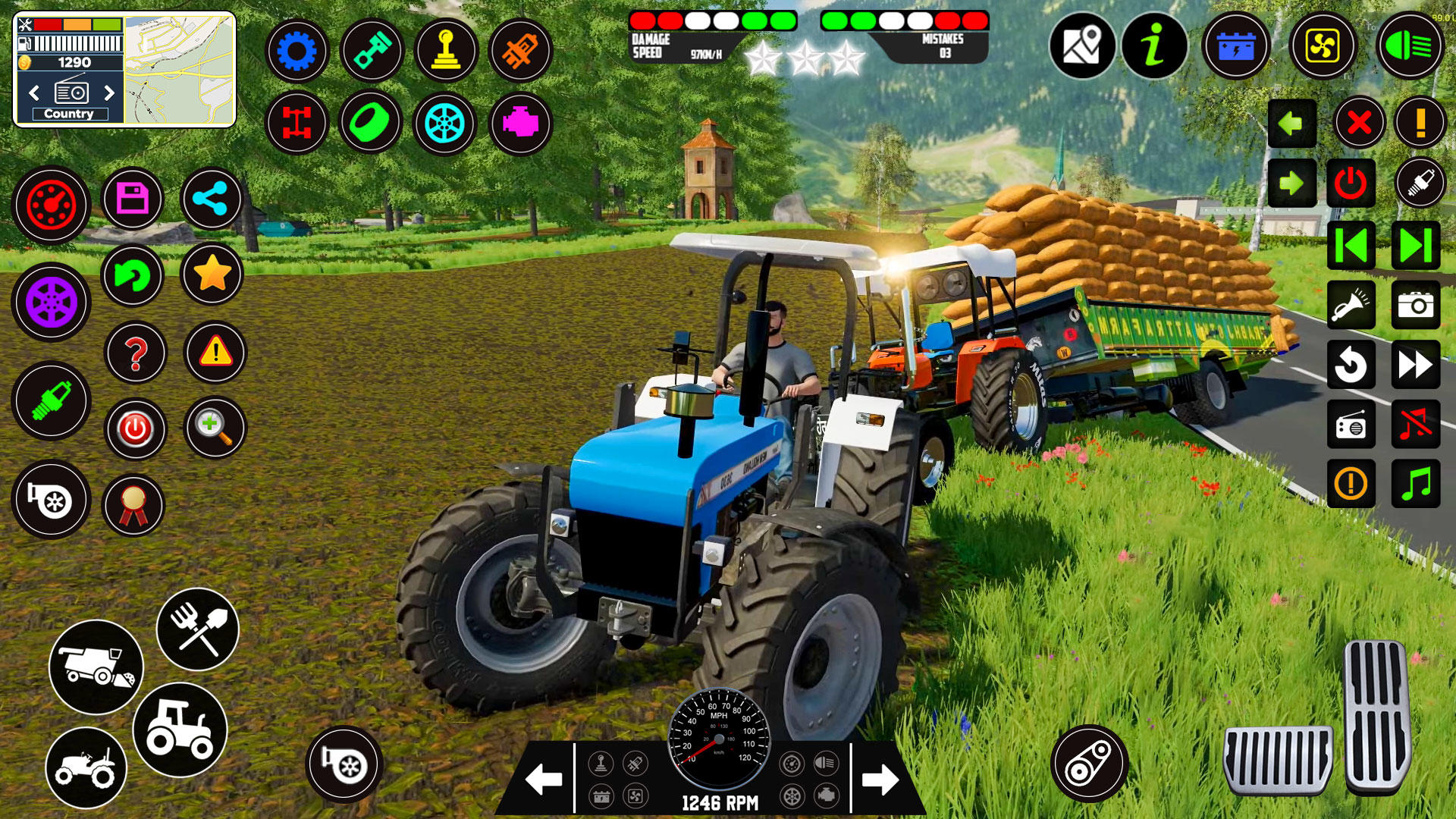Switch to the next radio station

[x=109, y=93]
